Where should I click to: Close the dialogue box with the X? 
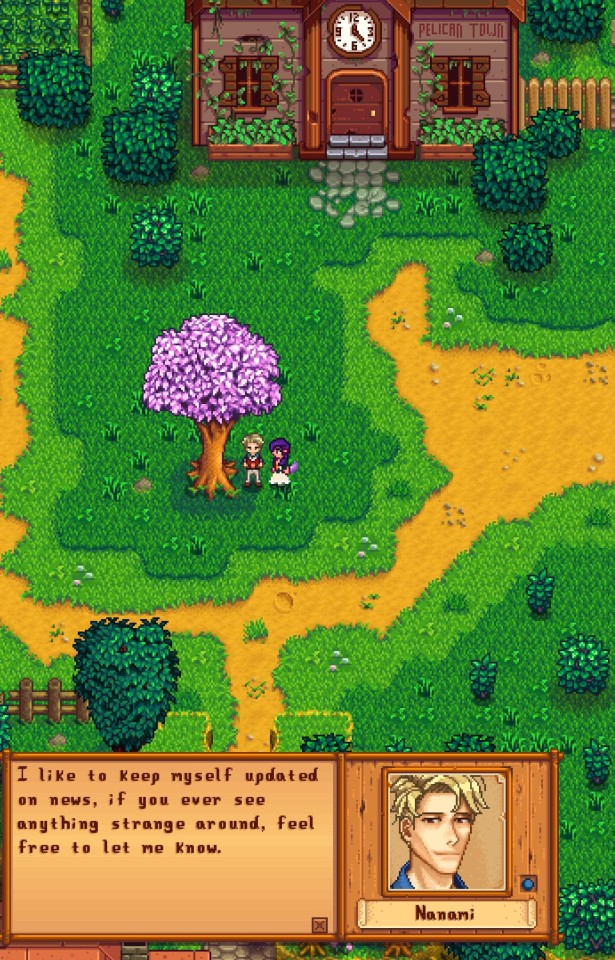coord(319,925)
